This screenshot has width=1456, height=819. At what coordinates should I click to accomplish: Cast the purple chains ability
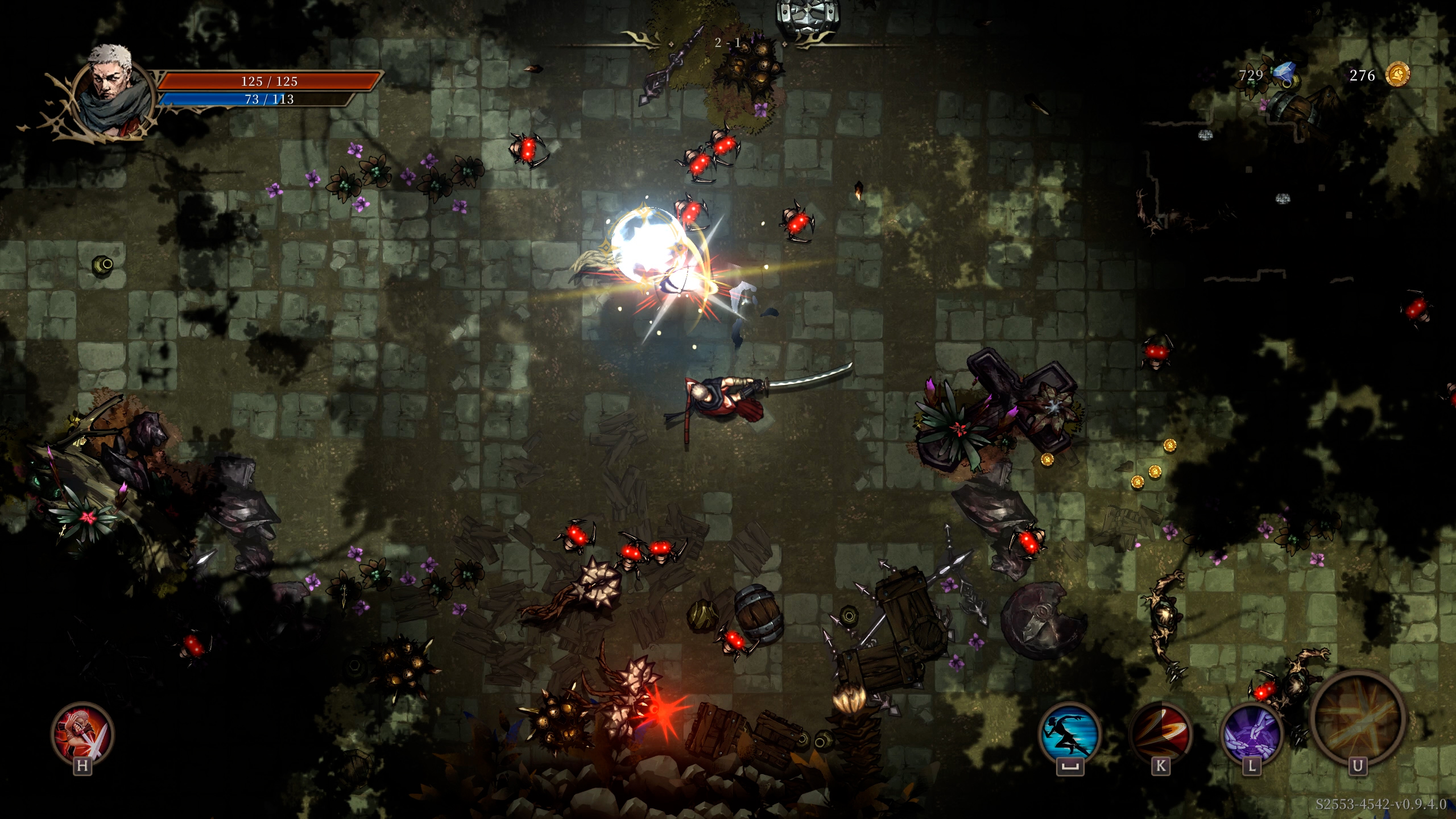click(1251, 733)
